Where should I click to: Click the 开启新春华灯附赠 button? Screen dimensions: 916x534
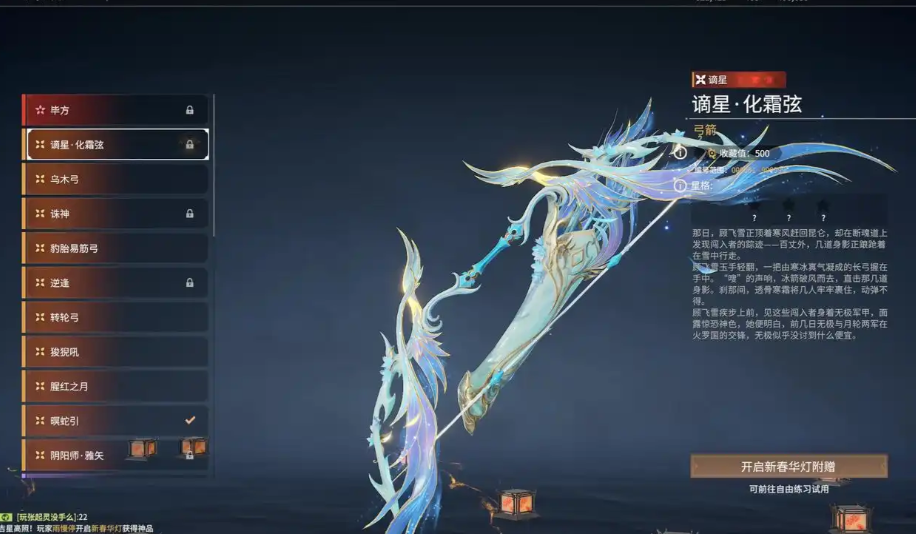coord(788,466)
